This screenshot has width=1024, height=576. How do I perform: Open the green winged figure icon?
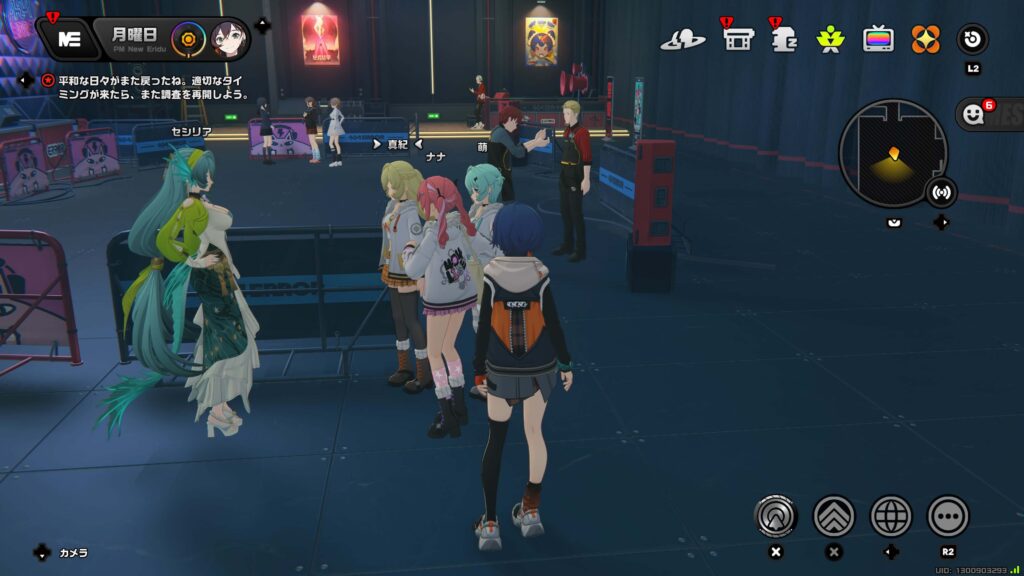[x=830, y=40]
